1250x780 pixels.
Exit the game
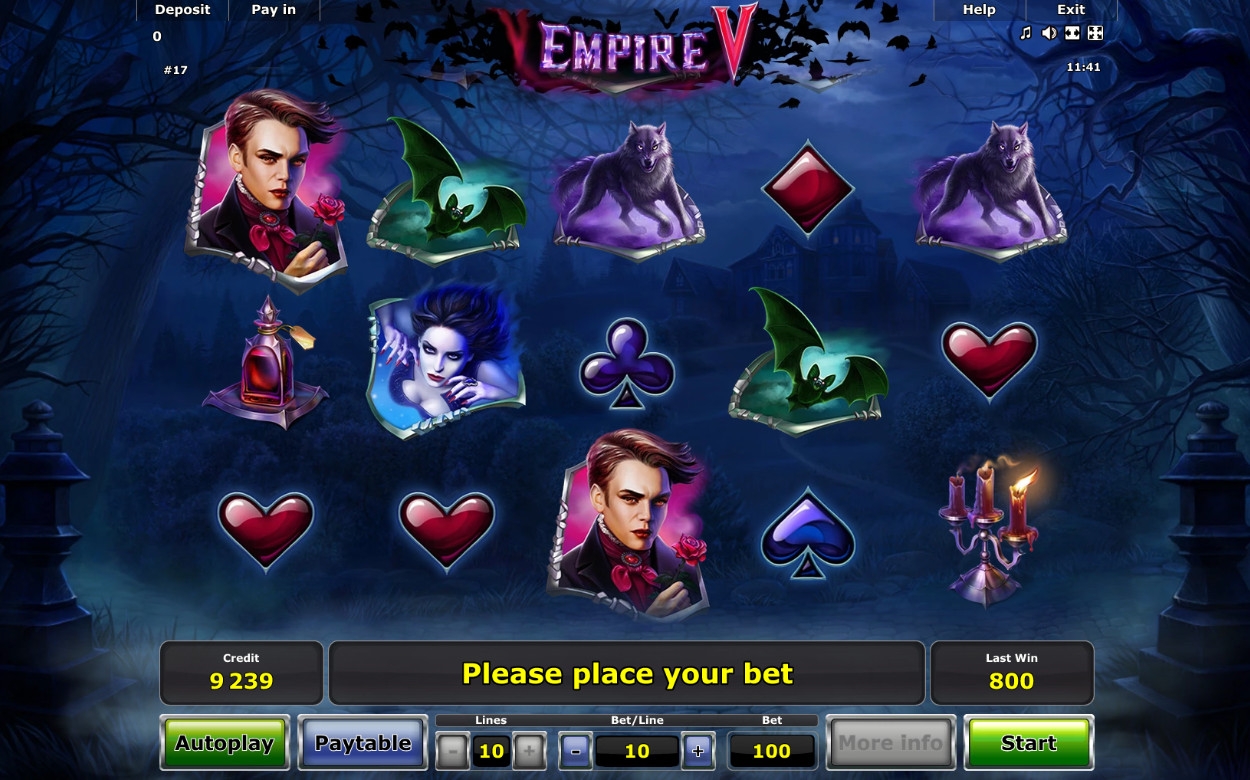[x=1071, y=10]
